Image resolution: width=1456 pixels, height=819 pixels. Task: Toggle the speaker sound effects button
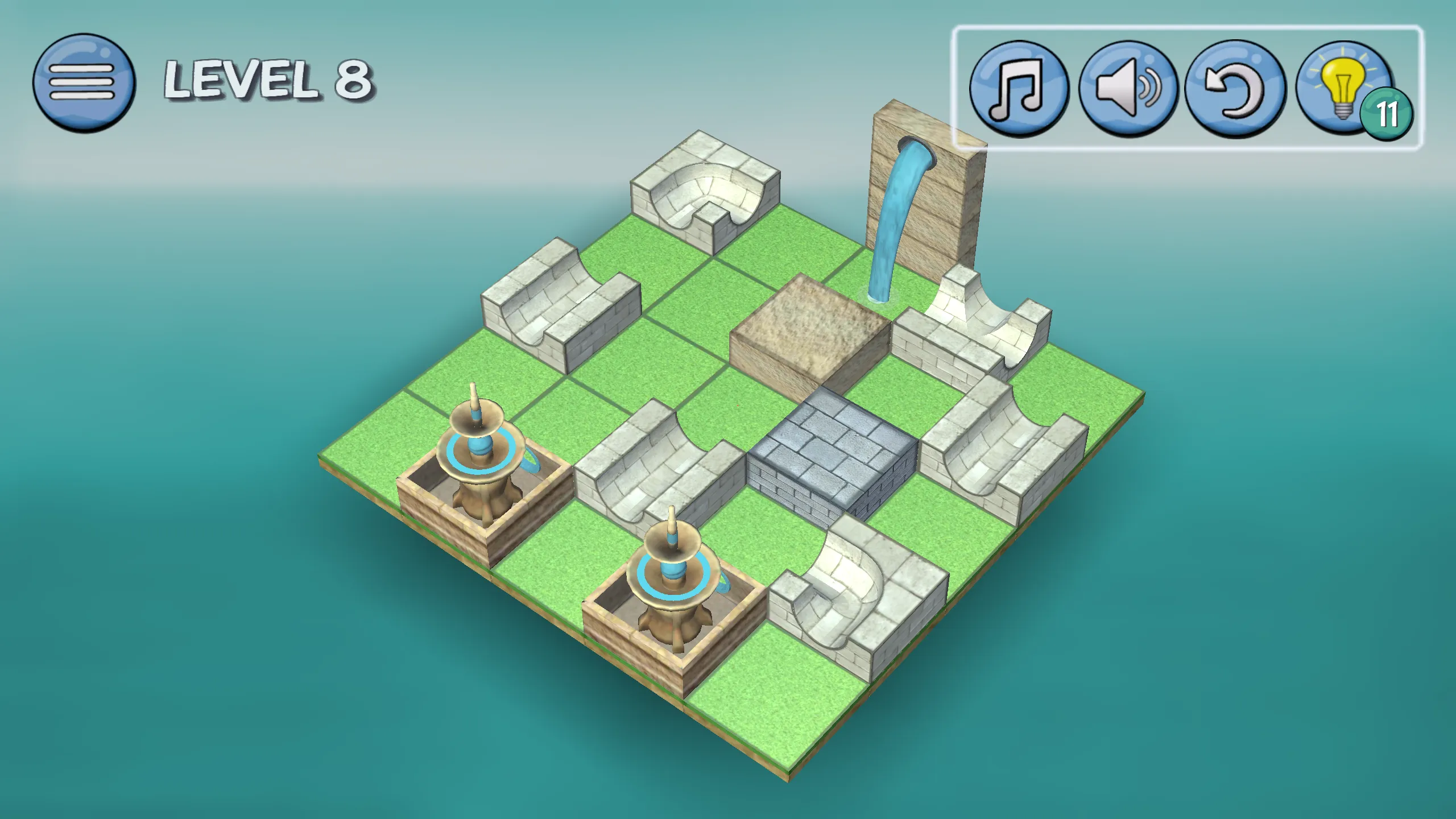1127,88
